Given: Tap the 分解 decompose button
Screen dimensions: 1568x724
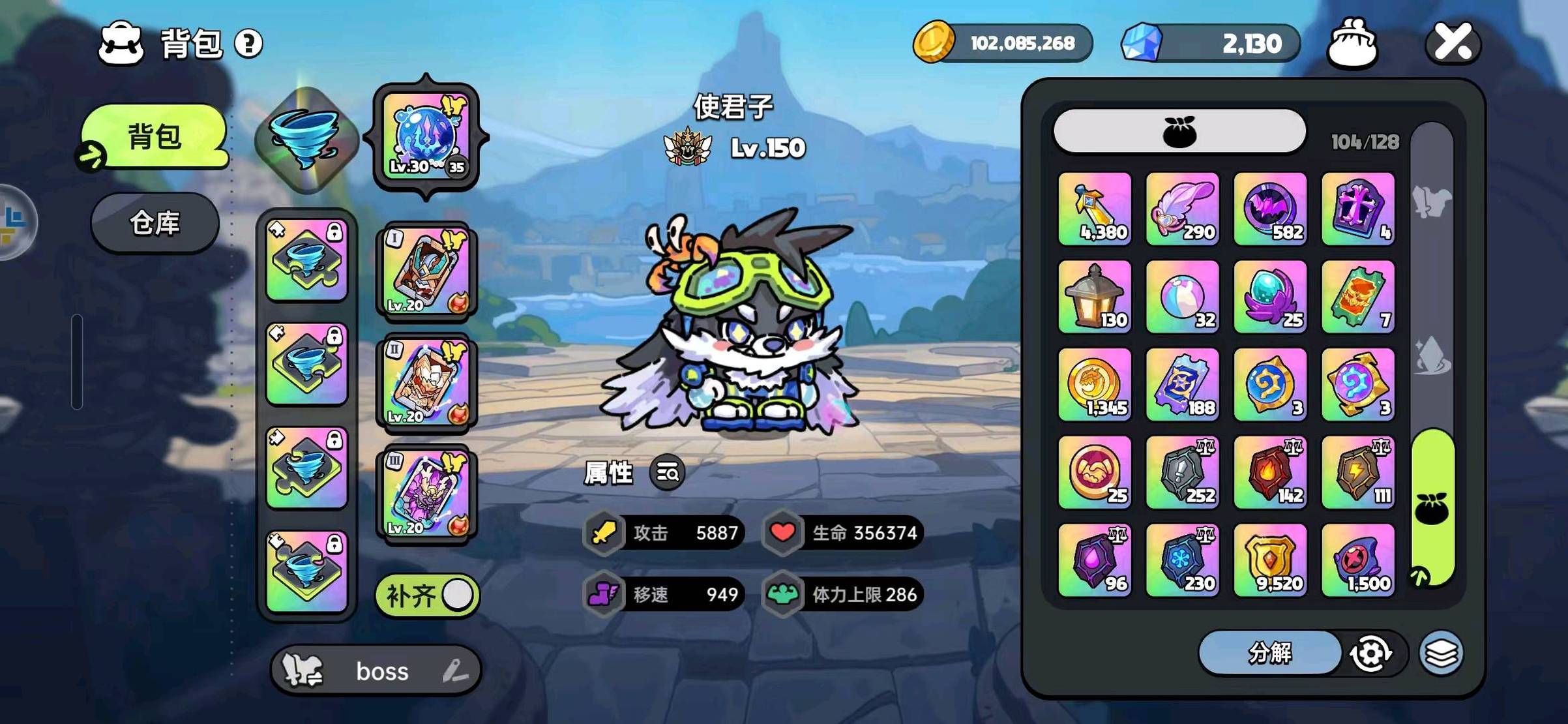Looking at the screenshot, I should pyautogui.click(x=1269, y=652).
